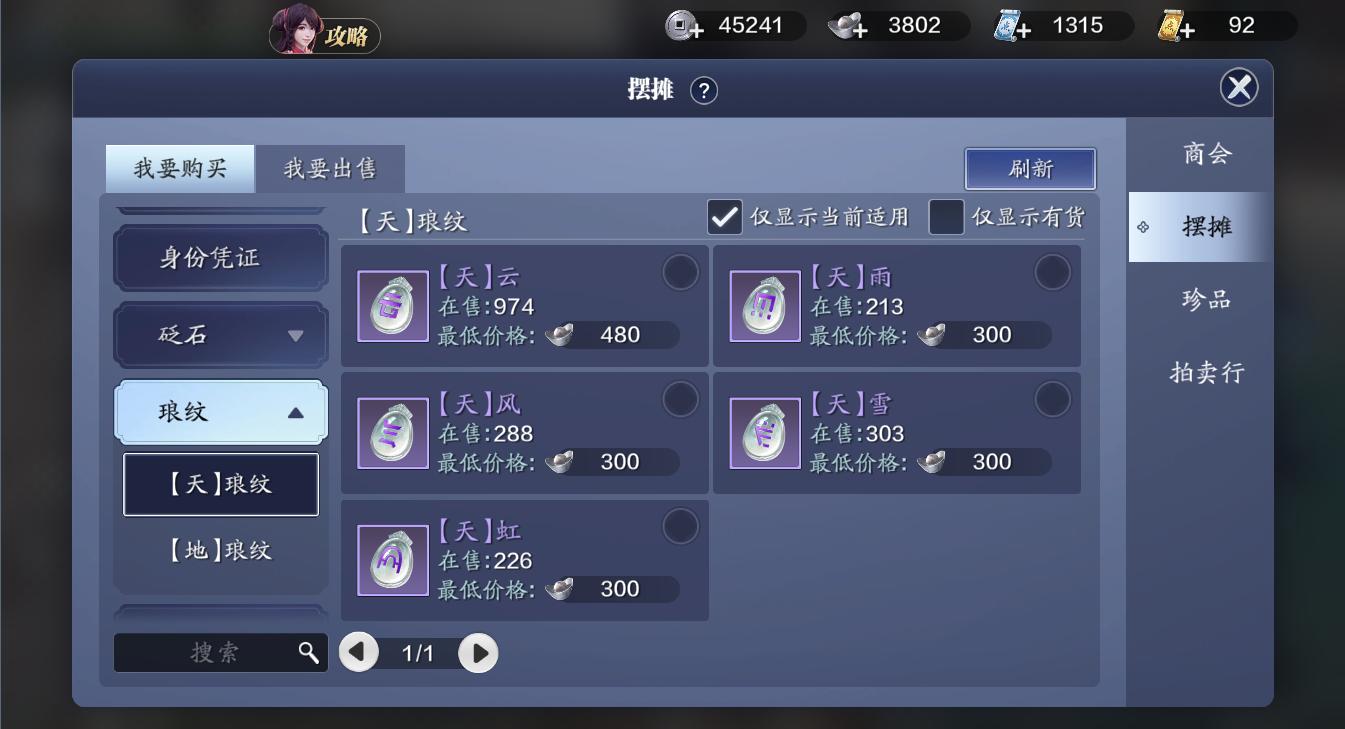Select the 我要购买 tab

pos(180,169)
